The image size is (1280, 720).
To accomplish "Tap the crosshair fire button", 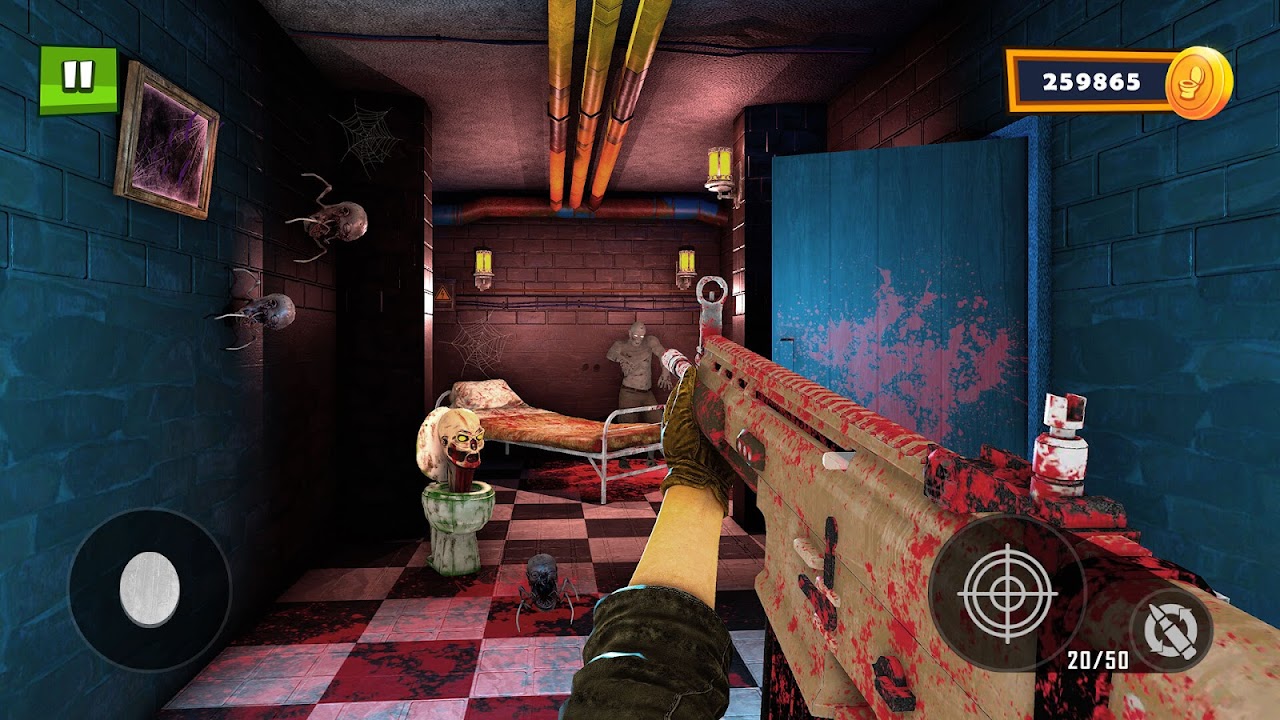I will click(1007, 592).
